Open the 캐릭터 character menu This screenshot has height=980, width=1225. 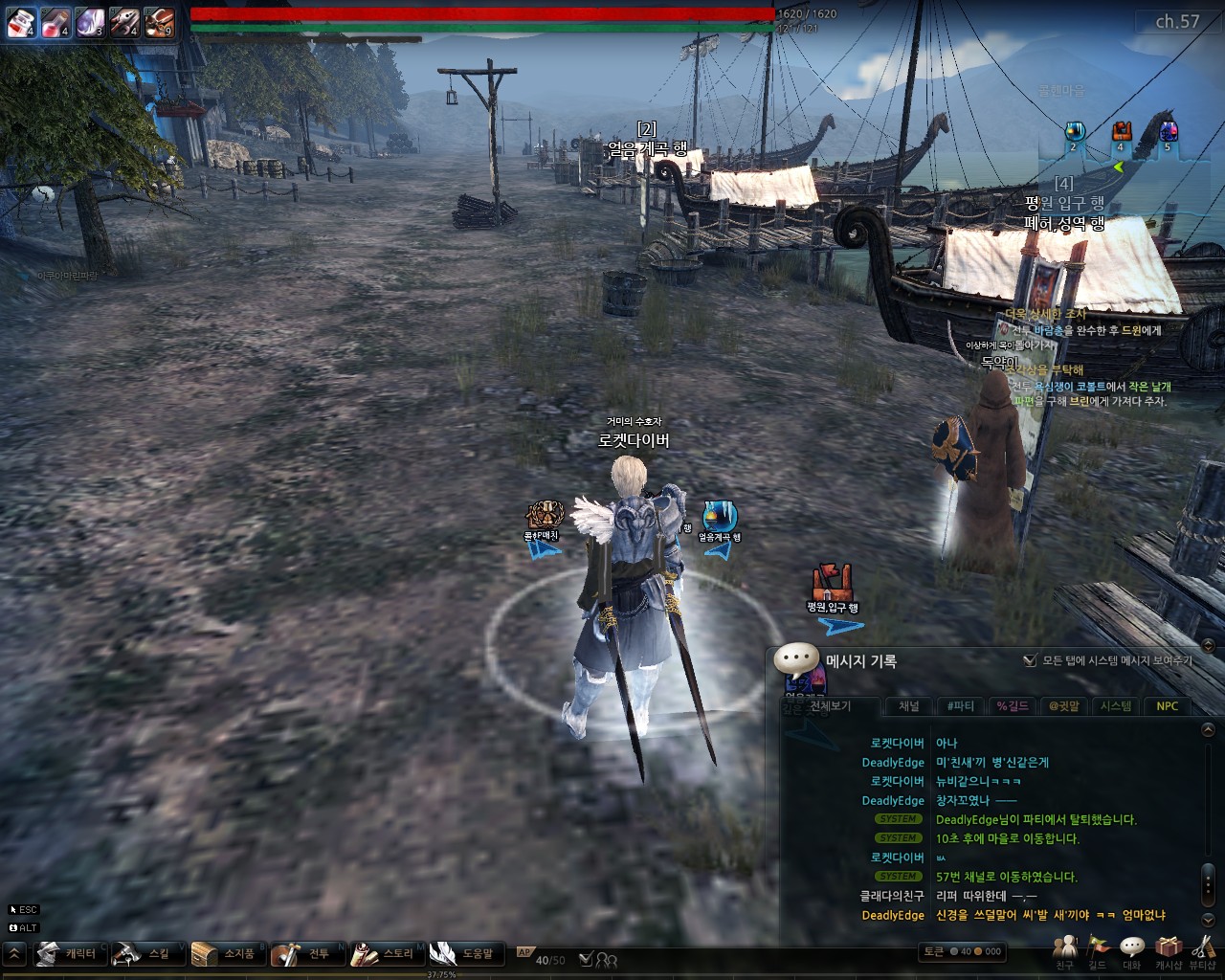(x=71, y=953)
